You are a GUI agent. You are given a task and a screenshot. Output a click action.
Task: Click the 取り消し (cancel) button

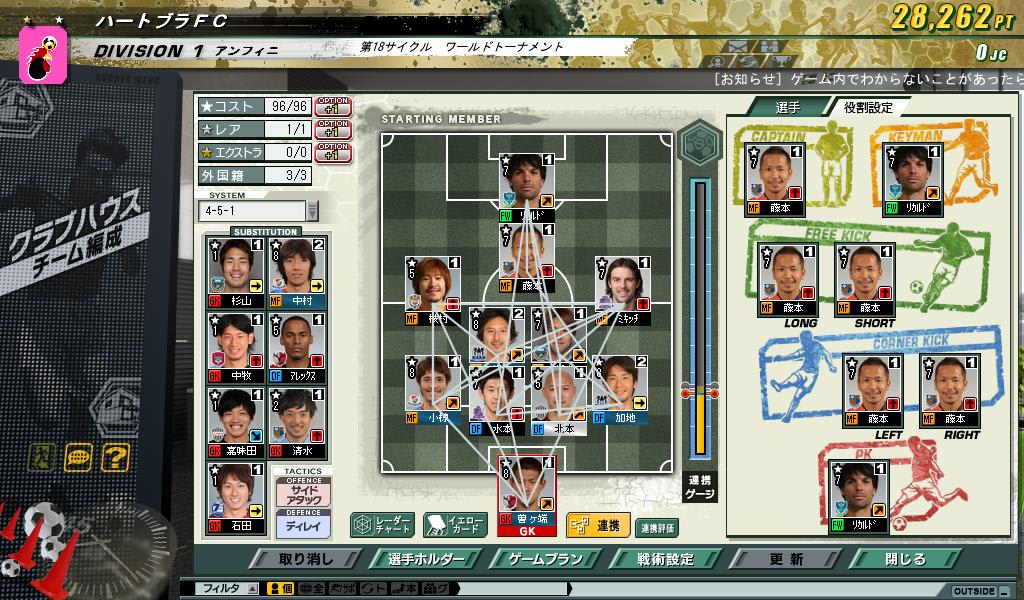(x=306, y=559)
